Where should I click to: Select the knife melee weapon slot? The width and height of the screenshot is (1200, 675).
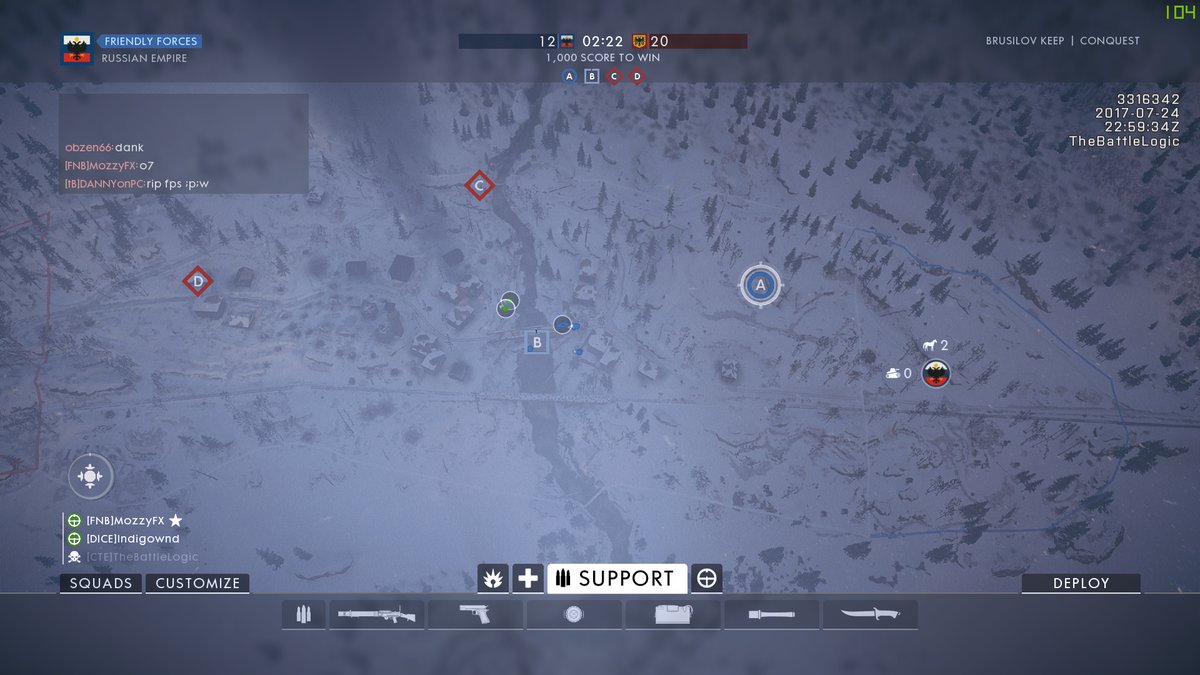click(869, 614)
